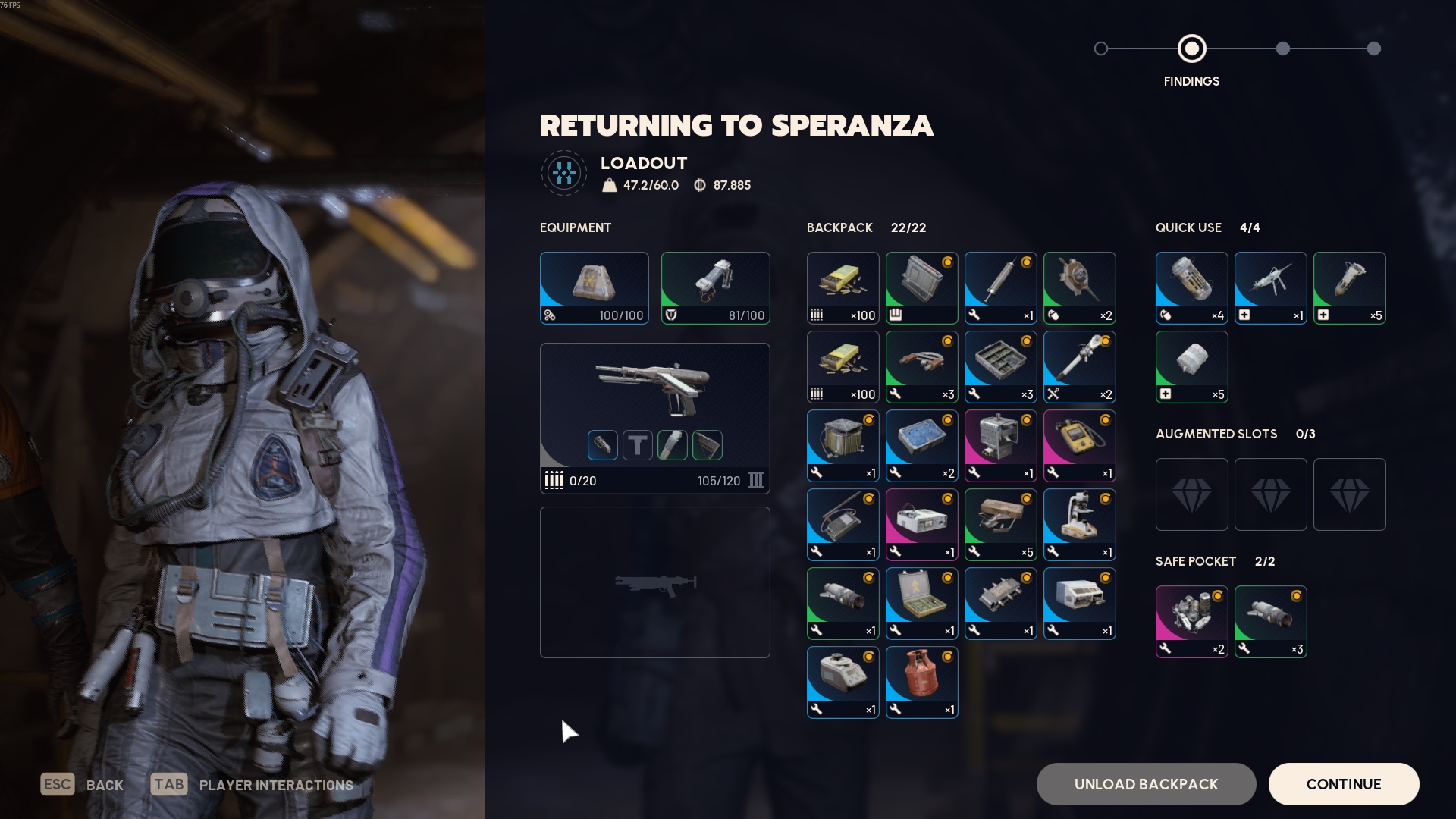Choose the augment slot showing 100/100
The image size is (1456, 819).
pyautogui.click(x=594, y=288)
